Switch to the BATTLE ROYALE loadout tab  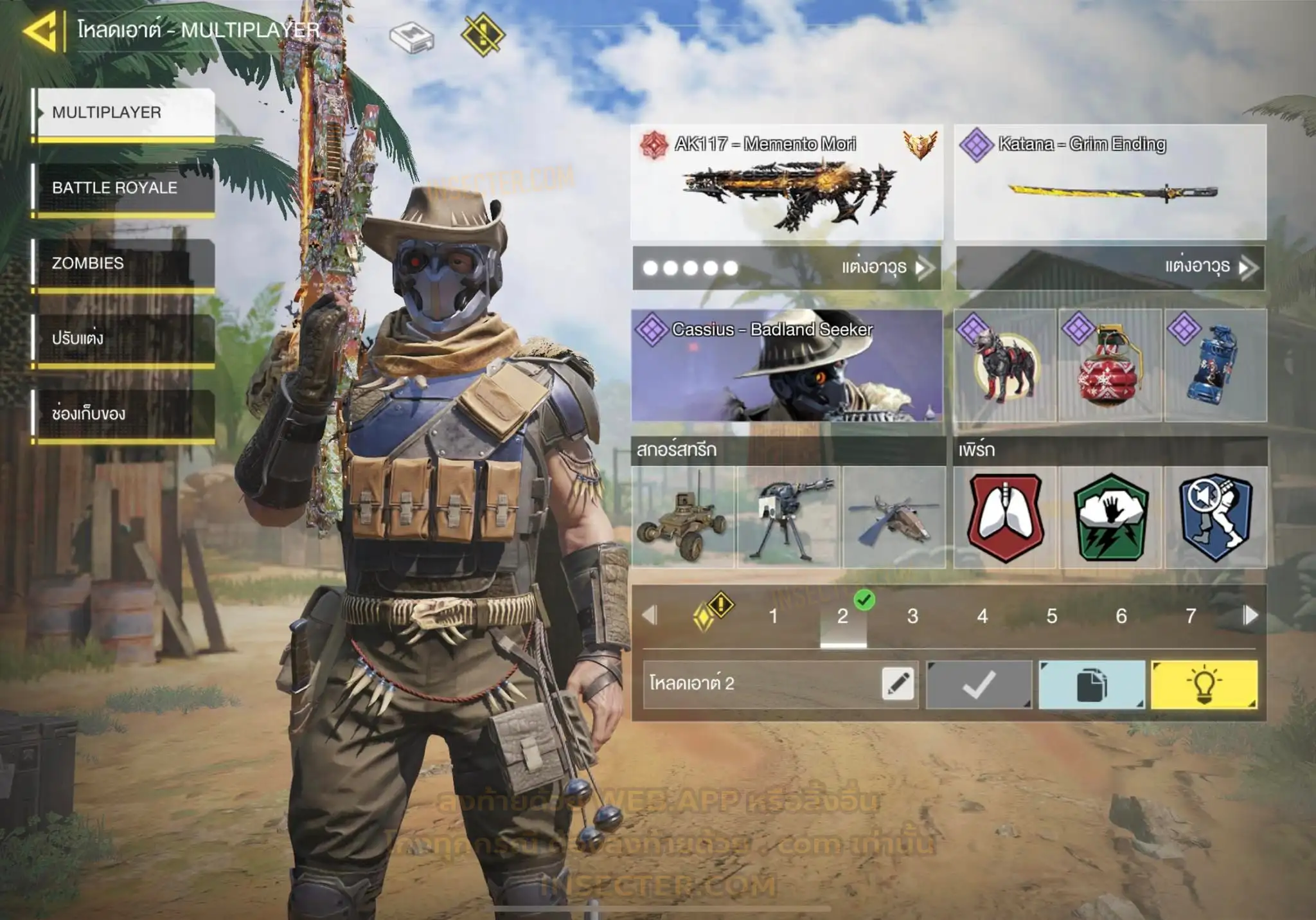(124, 188)
